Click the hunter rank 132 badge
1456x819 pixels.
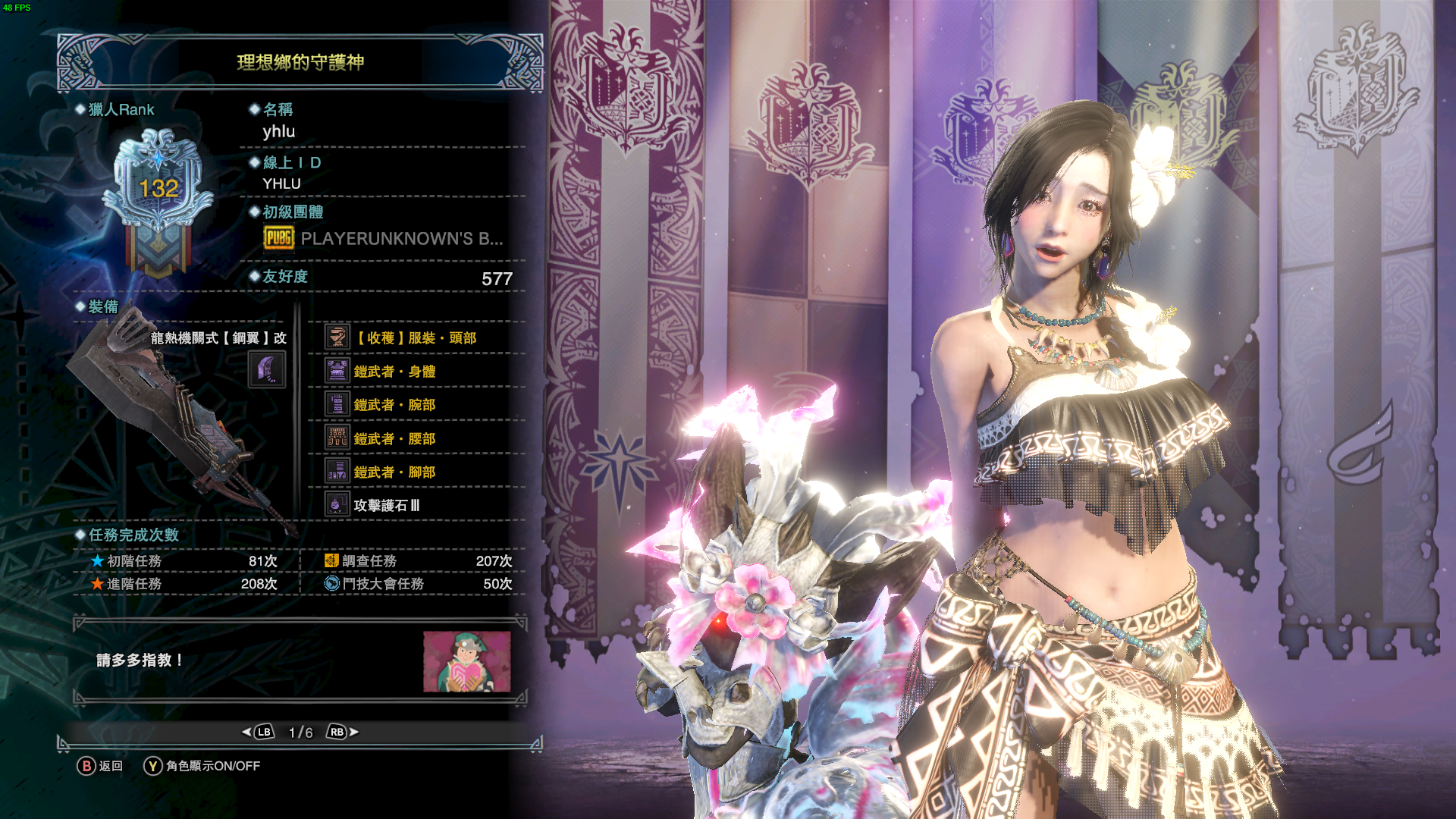158,190
